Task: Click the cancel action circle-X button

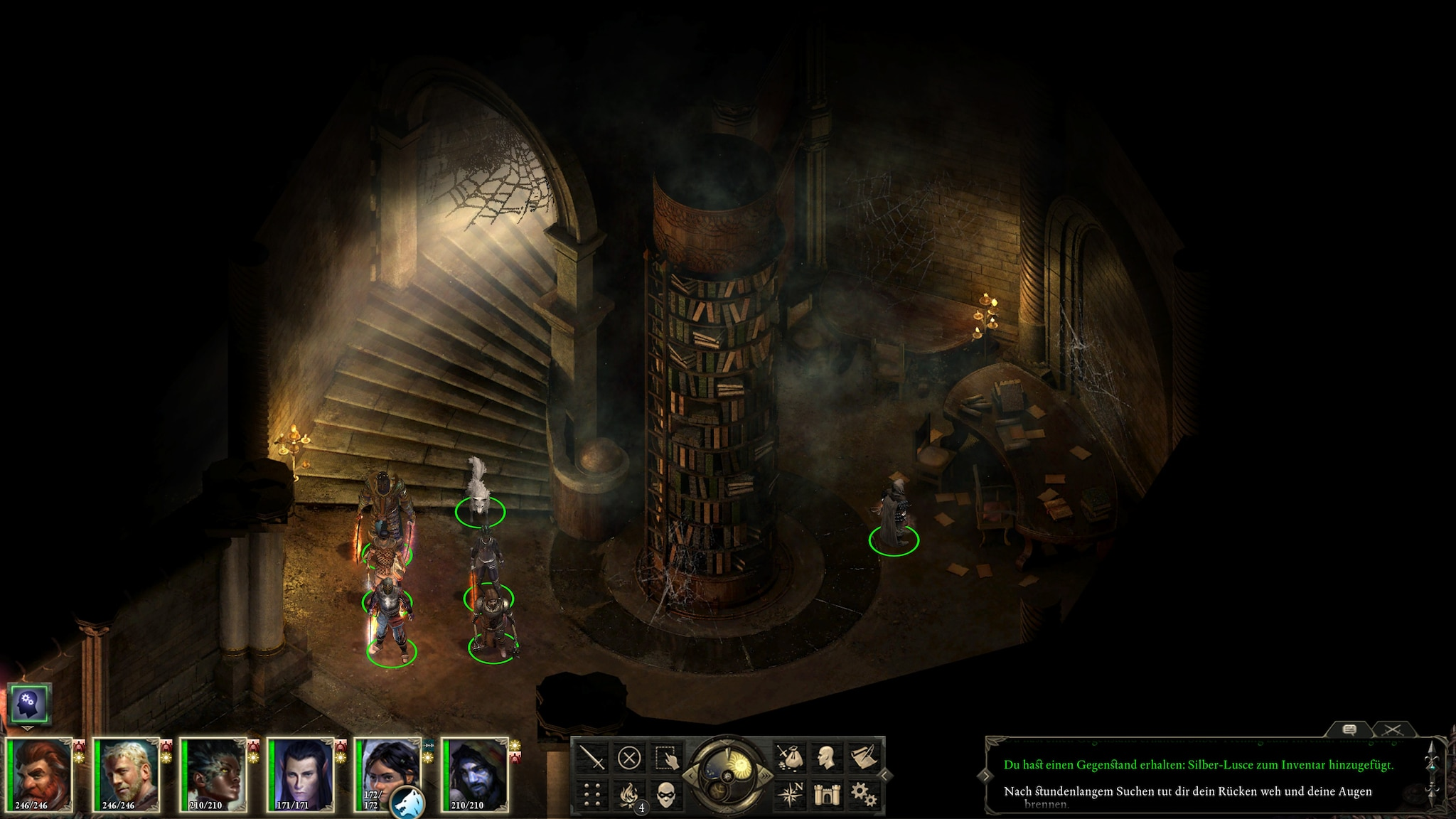Action: tap(628, 758)
